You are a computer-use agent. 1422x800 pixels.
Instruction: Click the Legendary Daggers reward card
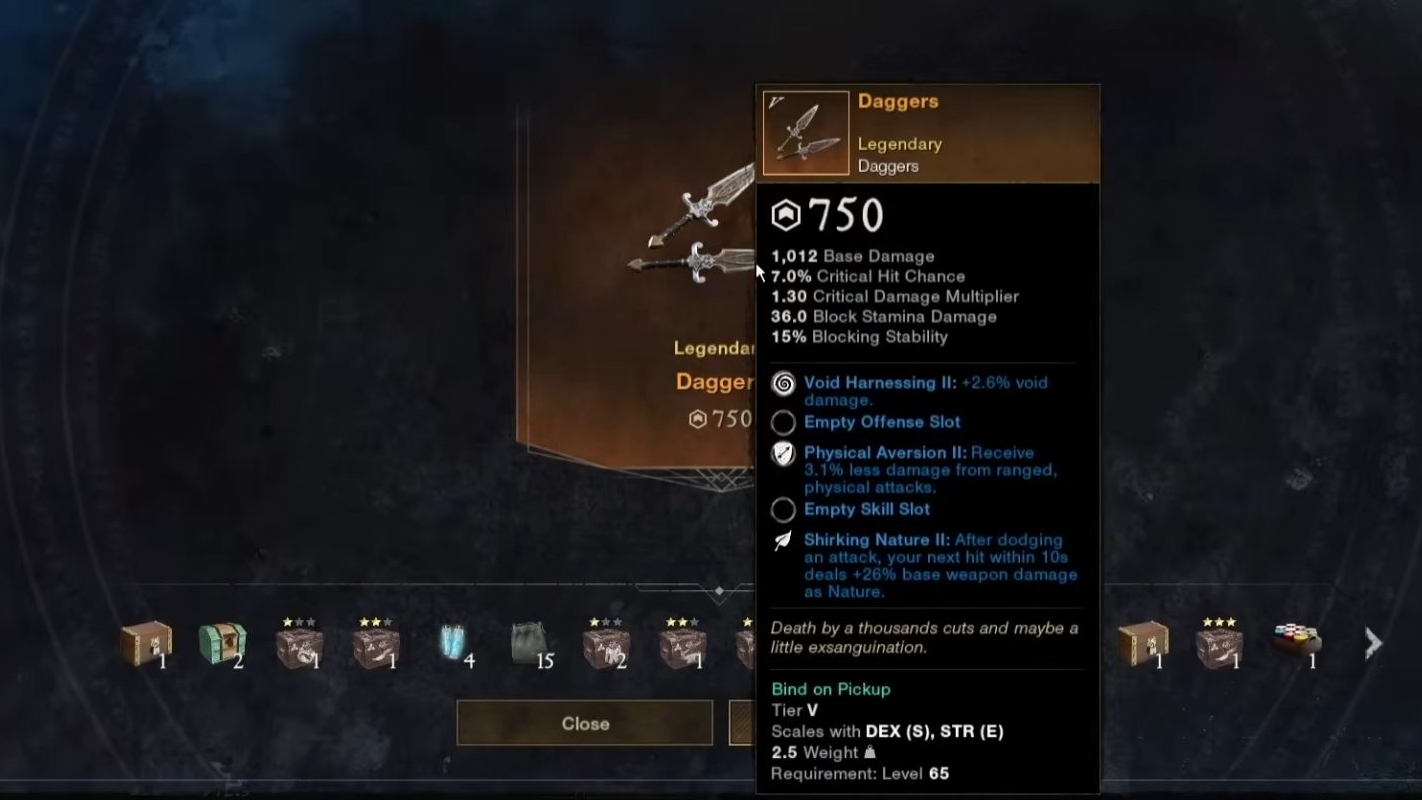640,290
